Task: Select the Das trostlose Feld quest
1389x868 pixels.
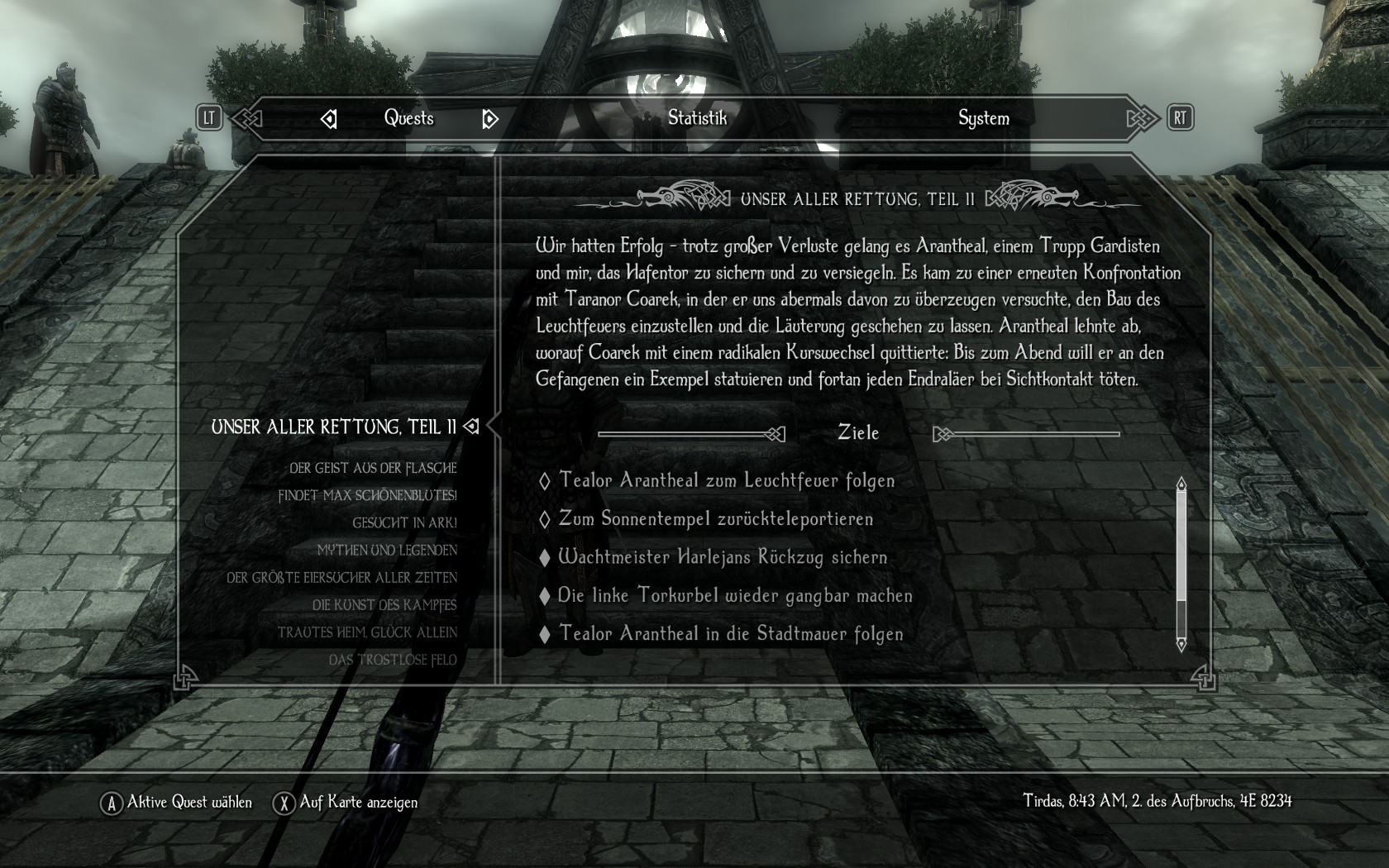Action: 393,660
